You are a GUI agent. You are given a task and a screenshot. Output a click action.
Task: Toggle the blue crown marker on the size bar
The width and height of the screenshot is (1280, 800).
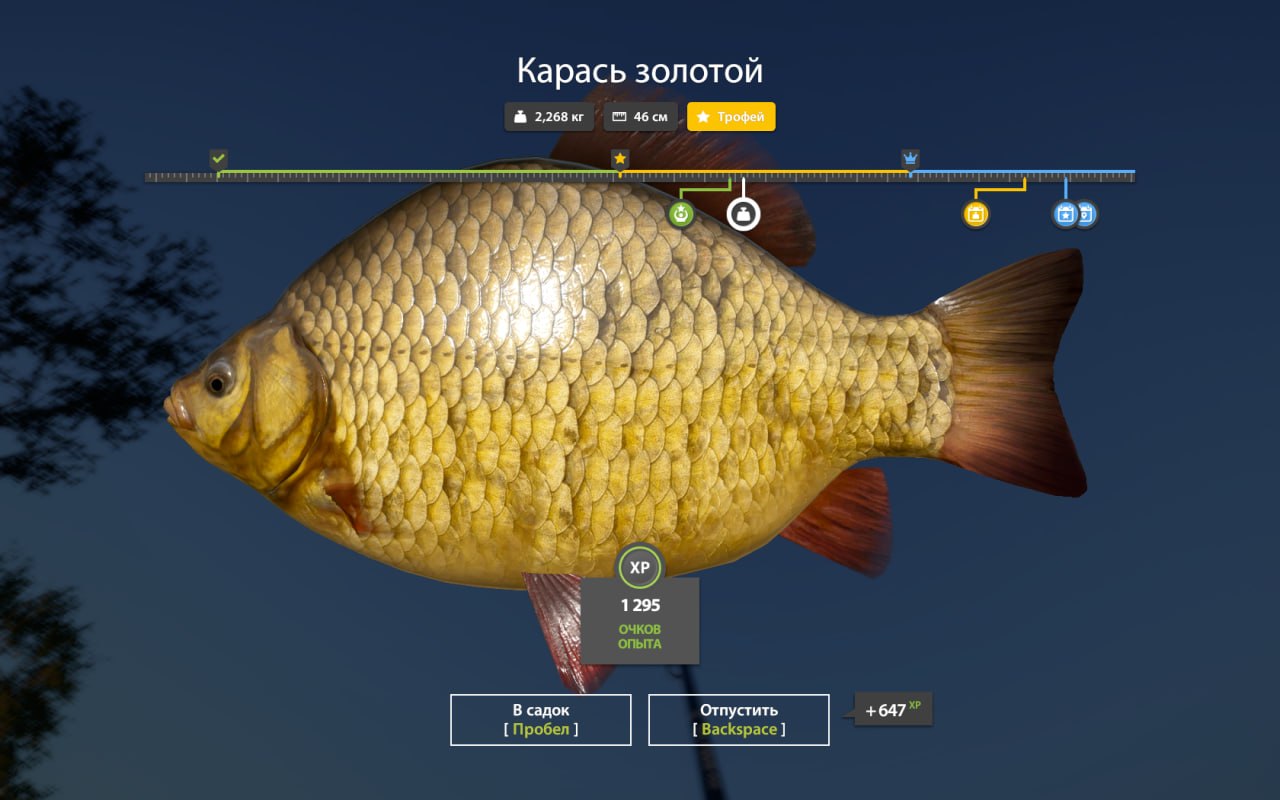pyautogui.click(x=909, y=157)
